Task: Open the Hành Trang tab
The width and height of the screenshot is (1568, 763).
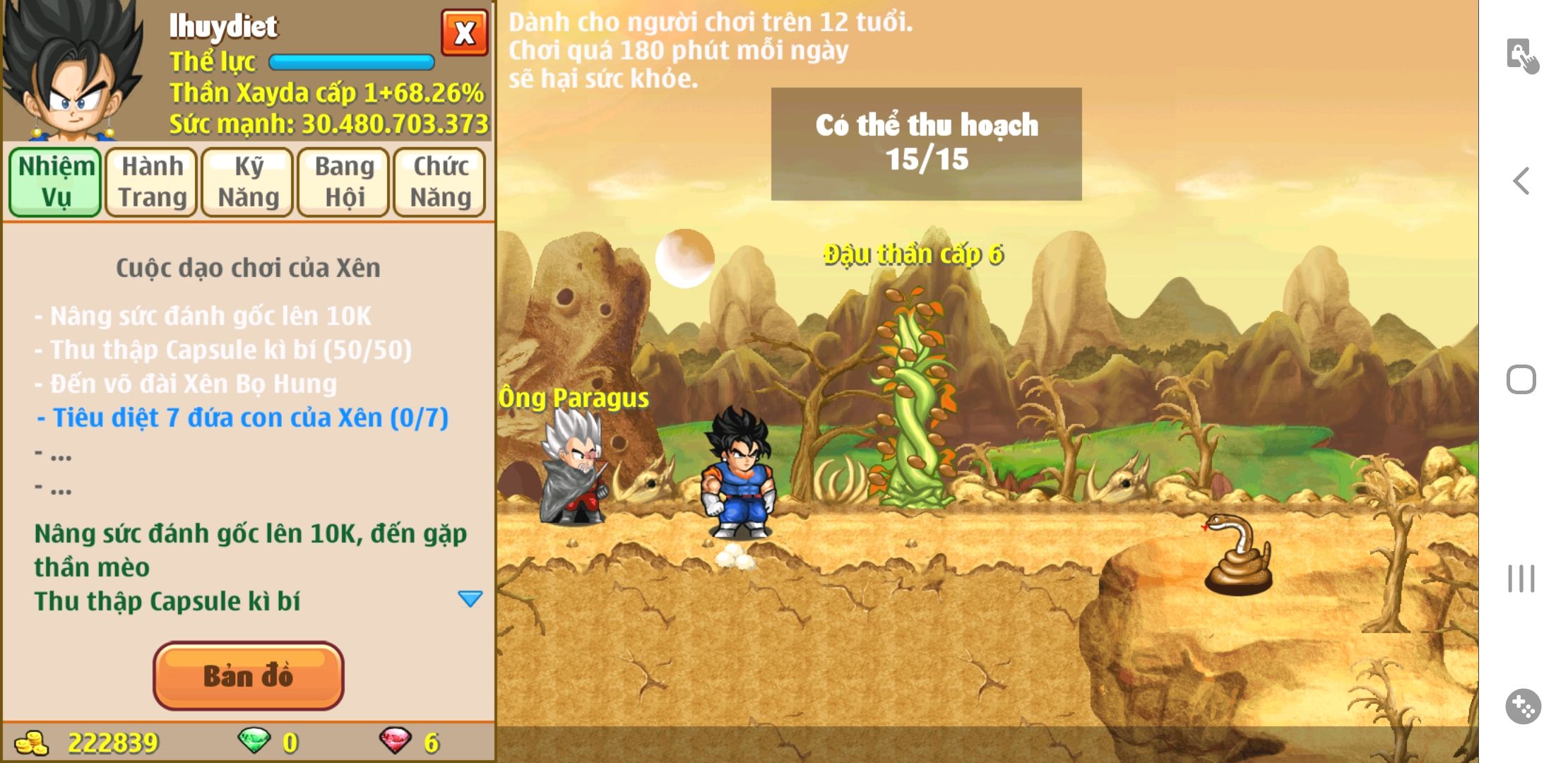Action: [152, 182]
